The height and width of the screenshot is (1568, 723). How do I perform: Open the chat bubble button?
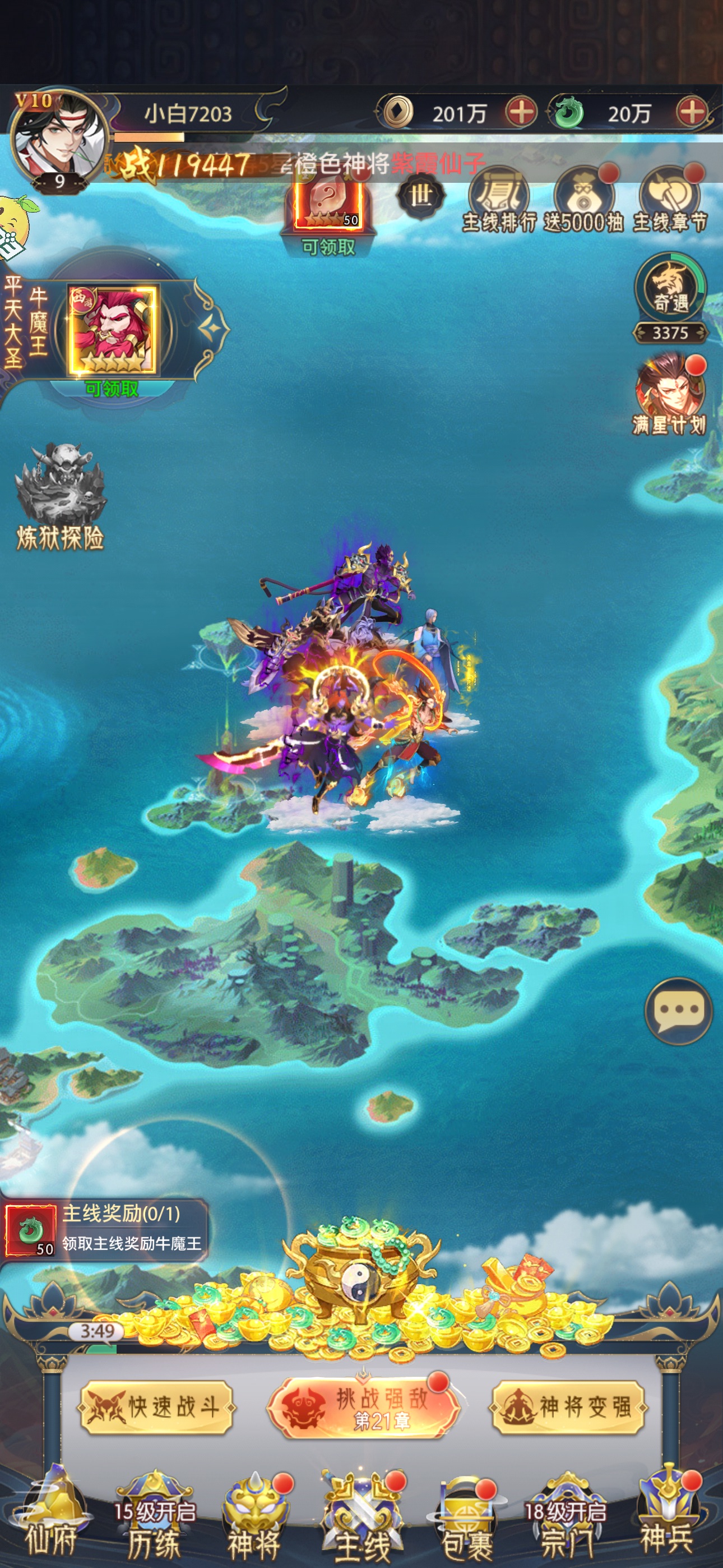point(678,1011)
